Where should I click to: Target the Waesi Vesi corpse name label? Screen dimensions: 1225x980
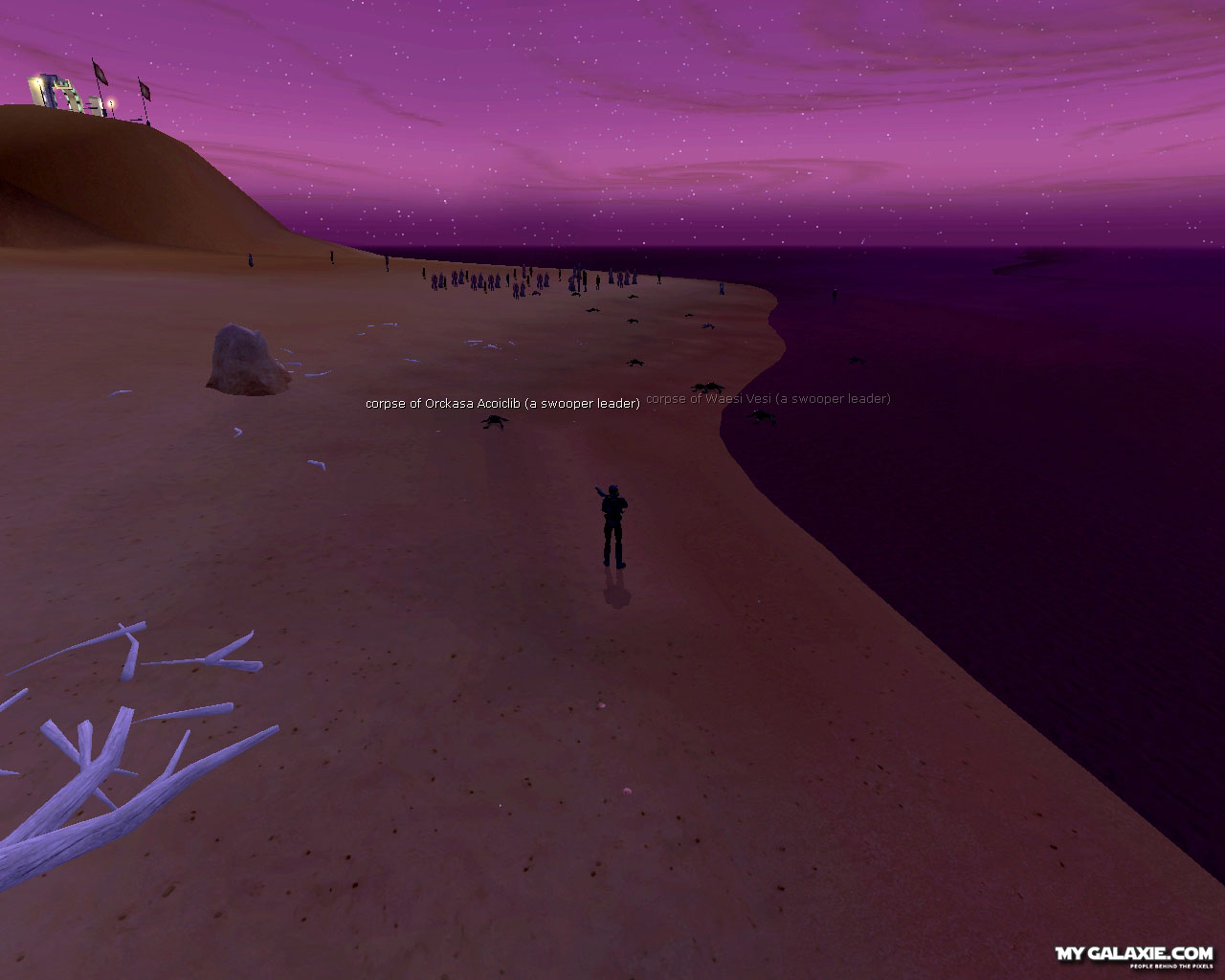pos(768,399)
